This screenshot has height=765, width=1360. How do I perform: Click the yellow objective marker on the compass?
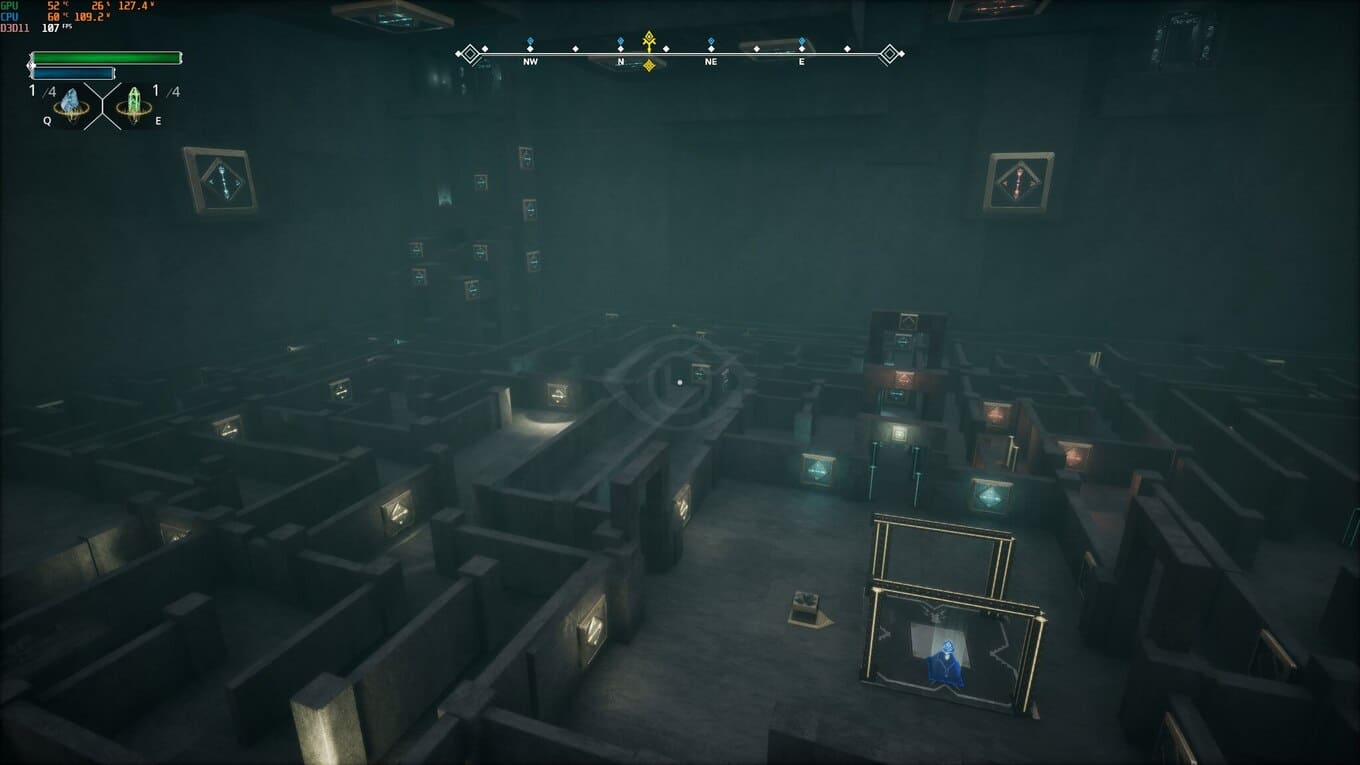coord(649,41)
